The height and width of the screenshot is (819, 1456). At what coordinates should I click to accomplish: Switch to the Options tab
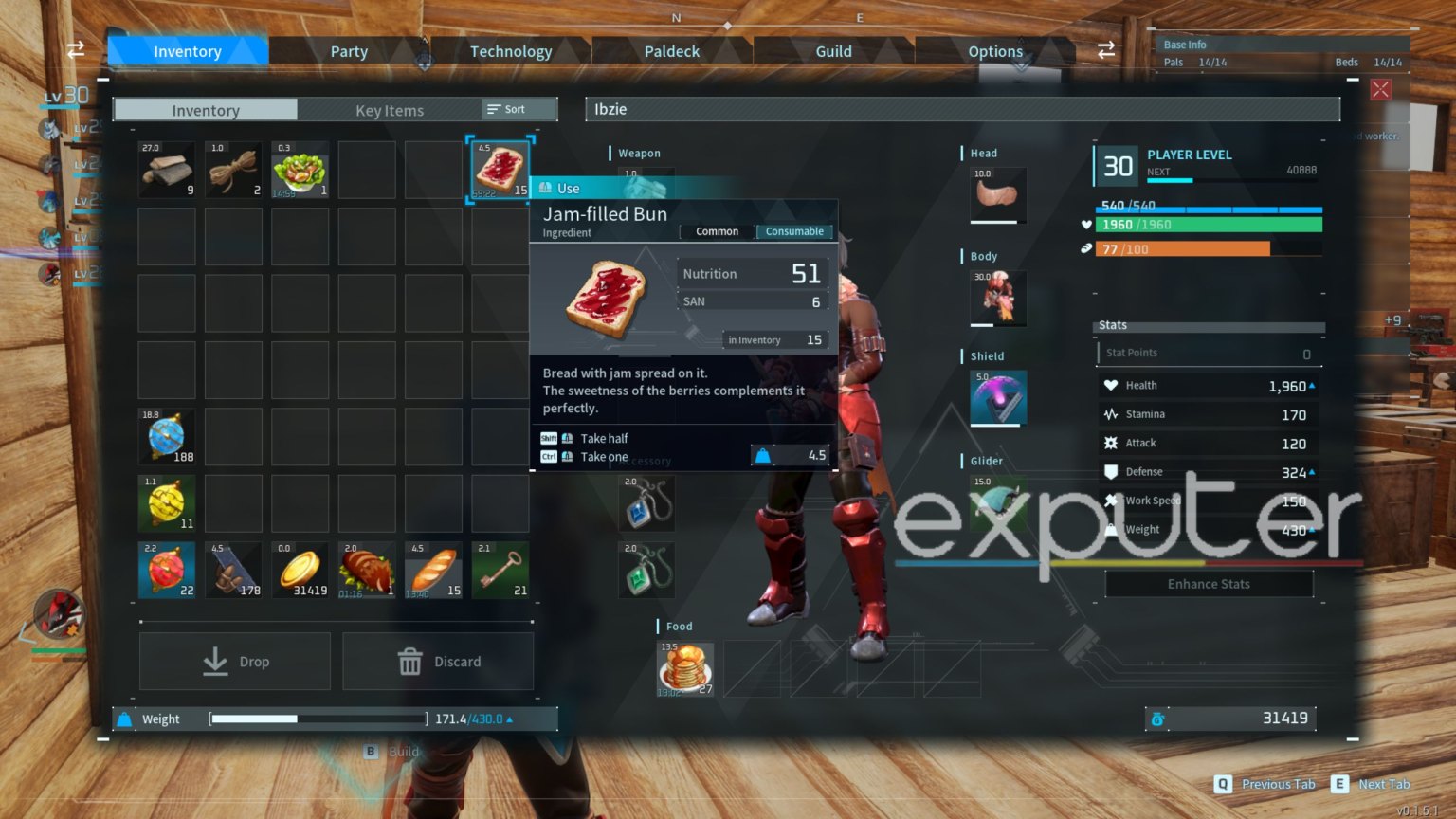pyautogui.click(x=994, y=51)
